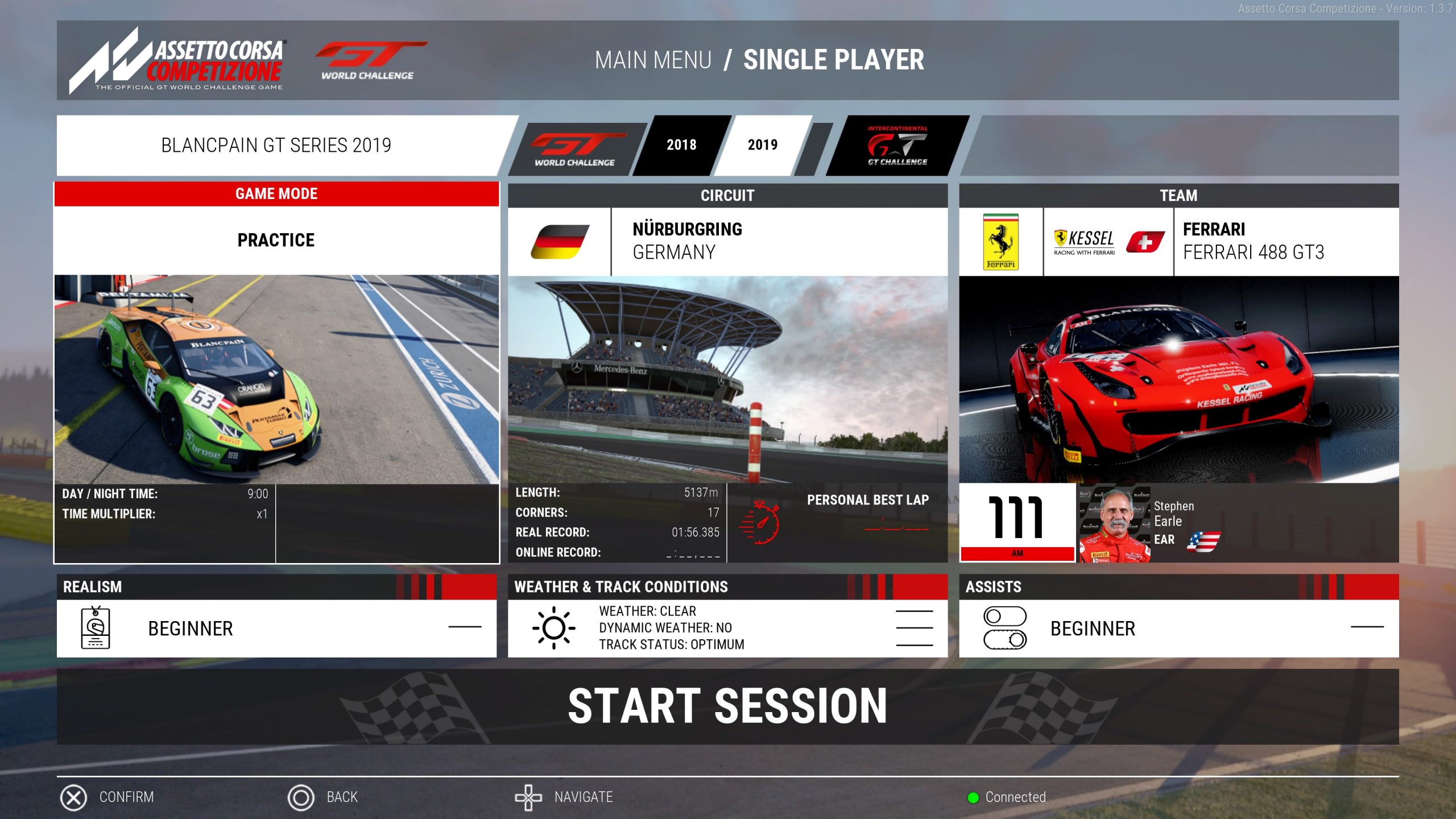Open the Game Mode panel showing Practice
Screen dimensions: 1456x819
pos(276,240)
